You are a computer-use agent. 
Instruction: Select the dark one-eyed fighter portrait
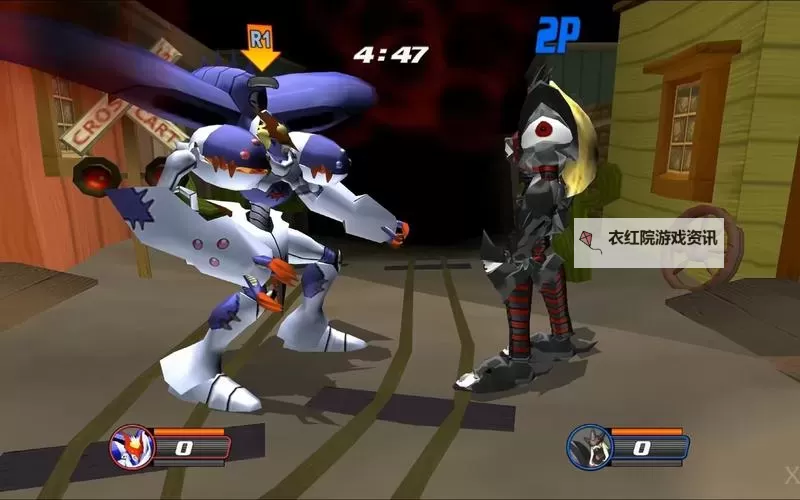(x=588, y=446)
